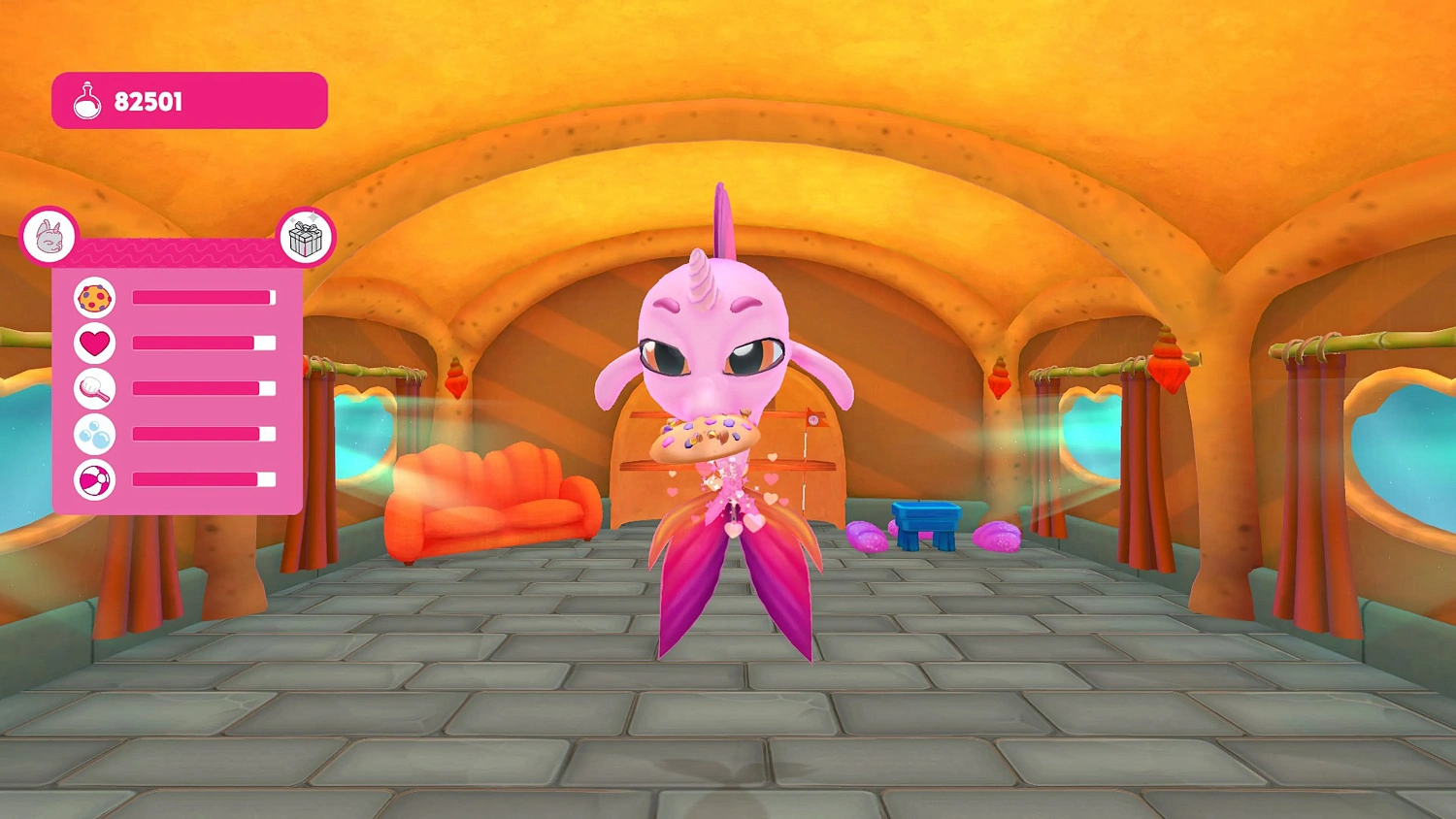Click the sleeping pet avatar badge

click(x=51, y=235)
